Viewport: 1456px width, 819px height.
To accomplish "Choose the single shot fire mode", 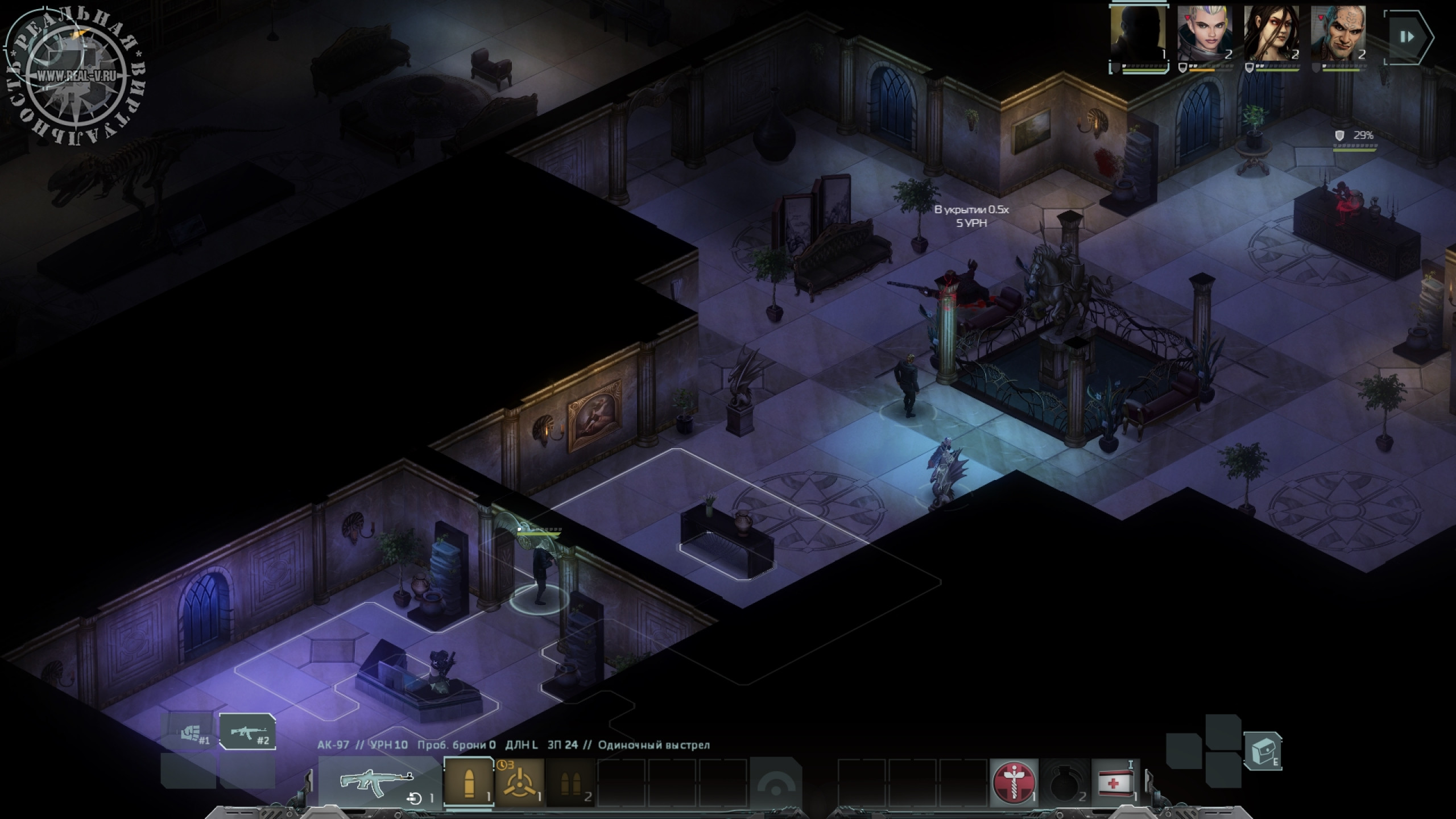I will coord(468,783).
